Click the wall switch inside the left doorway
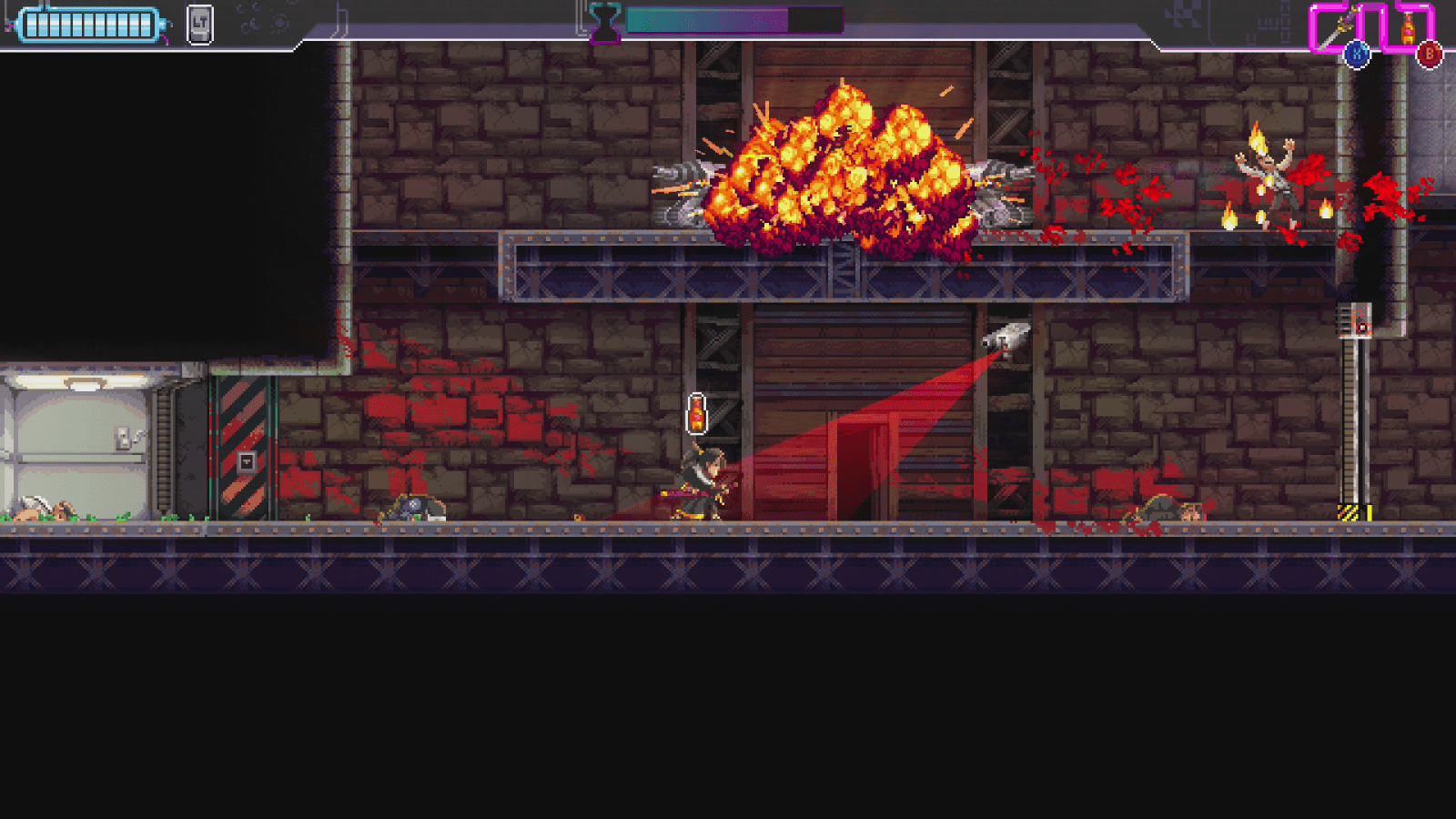The image size is (1456, 819). click(x=122, y=437)
